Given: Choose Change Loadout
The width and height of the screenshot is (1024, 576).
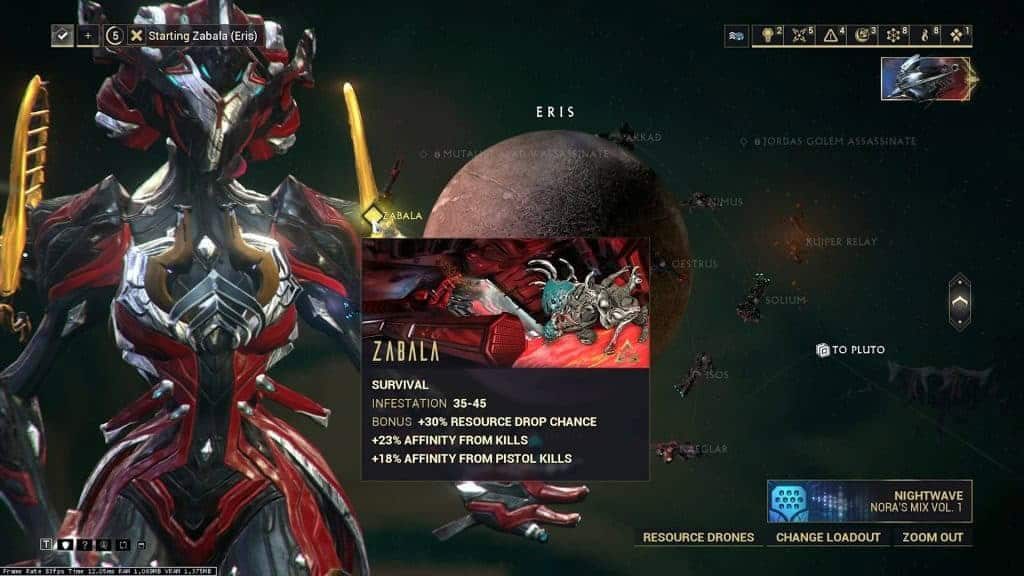Looking at the screenshot, I should click(x=828, y=537).
